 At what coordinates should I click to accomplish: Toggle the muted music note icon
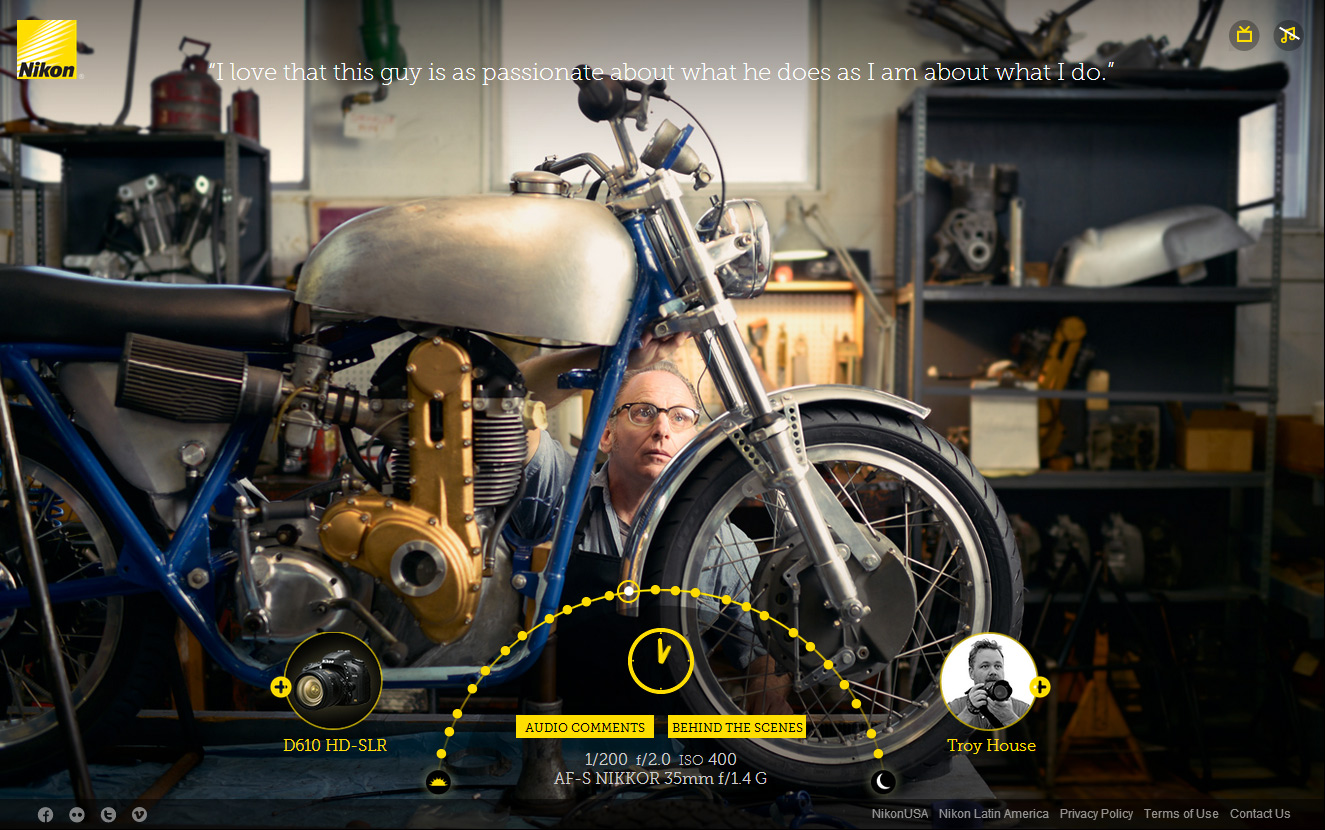click(1288, 35)
